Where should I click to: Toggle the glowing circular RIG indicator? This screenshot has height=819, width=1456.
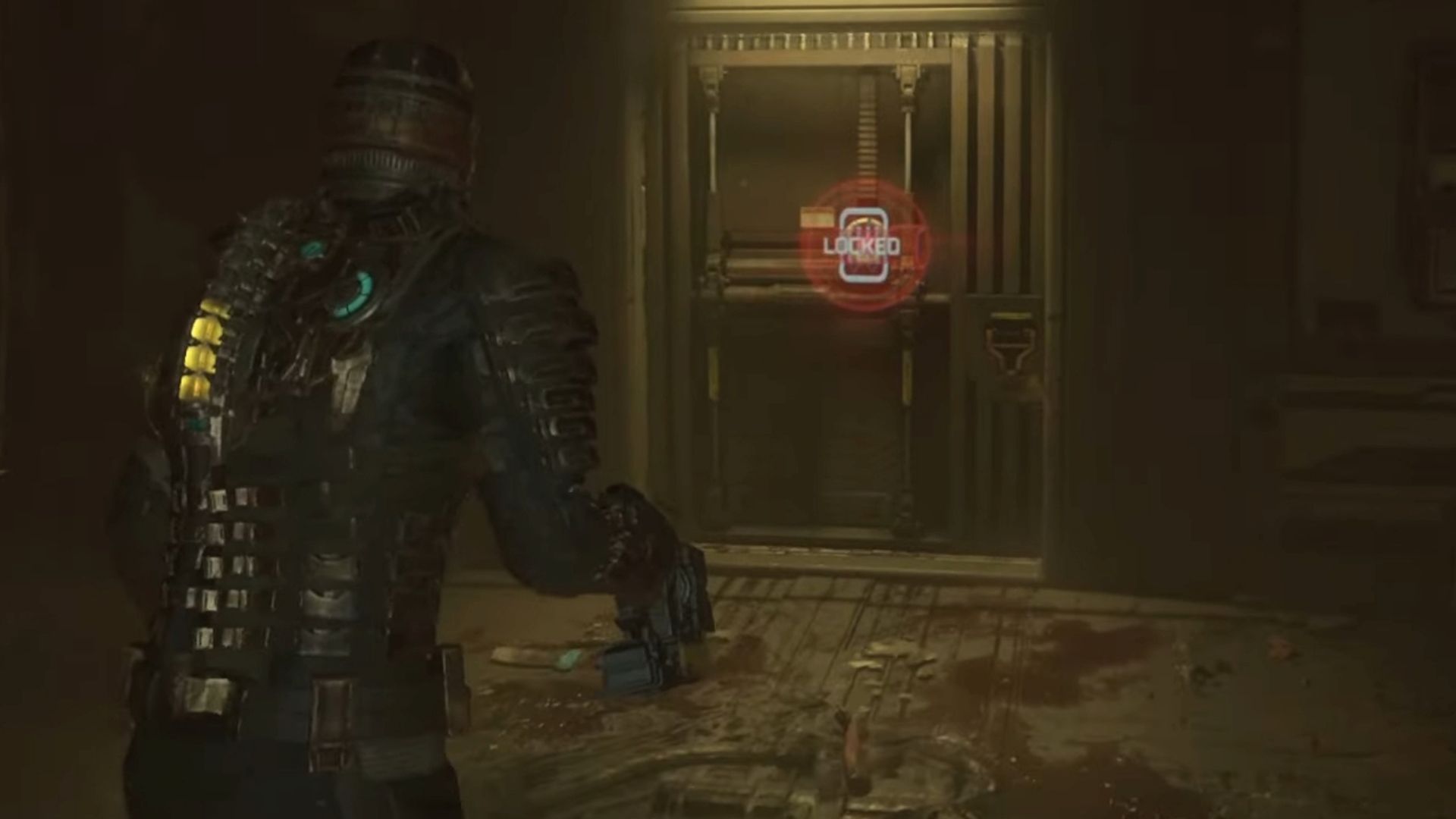tap(353, 296)
